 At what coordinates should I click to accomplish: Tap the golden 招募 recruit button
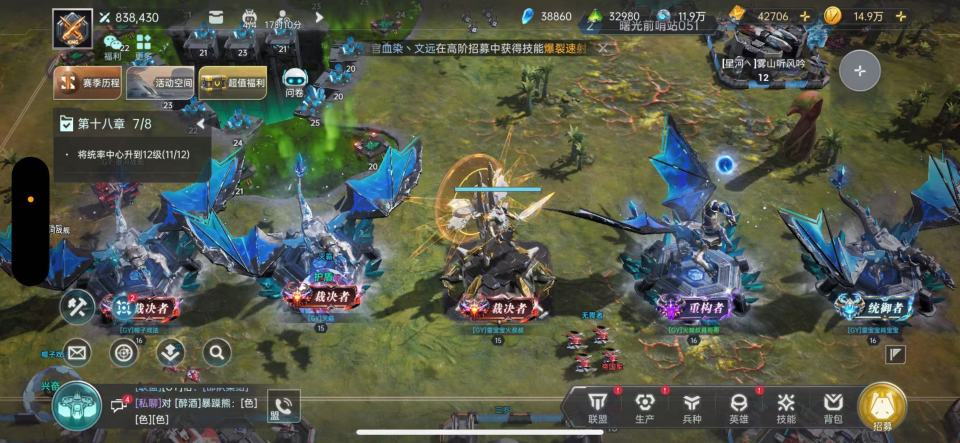click(882, 407)
